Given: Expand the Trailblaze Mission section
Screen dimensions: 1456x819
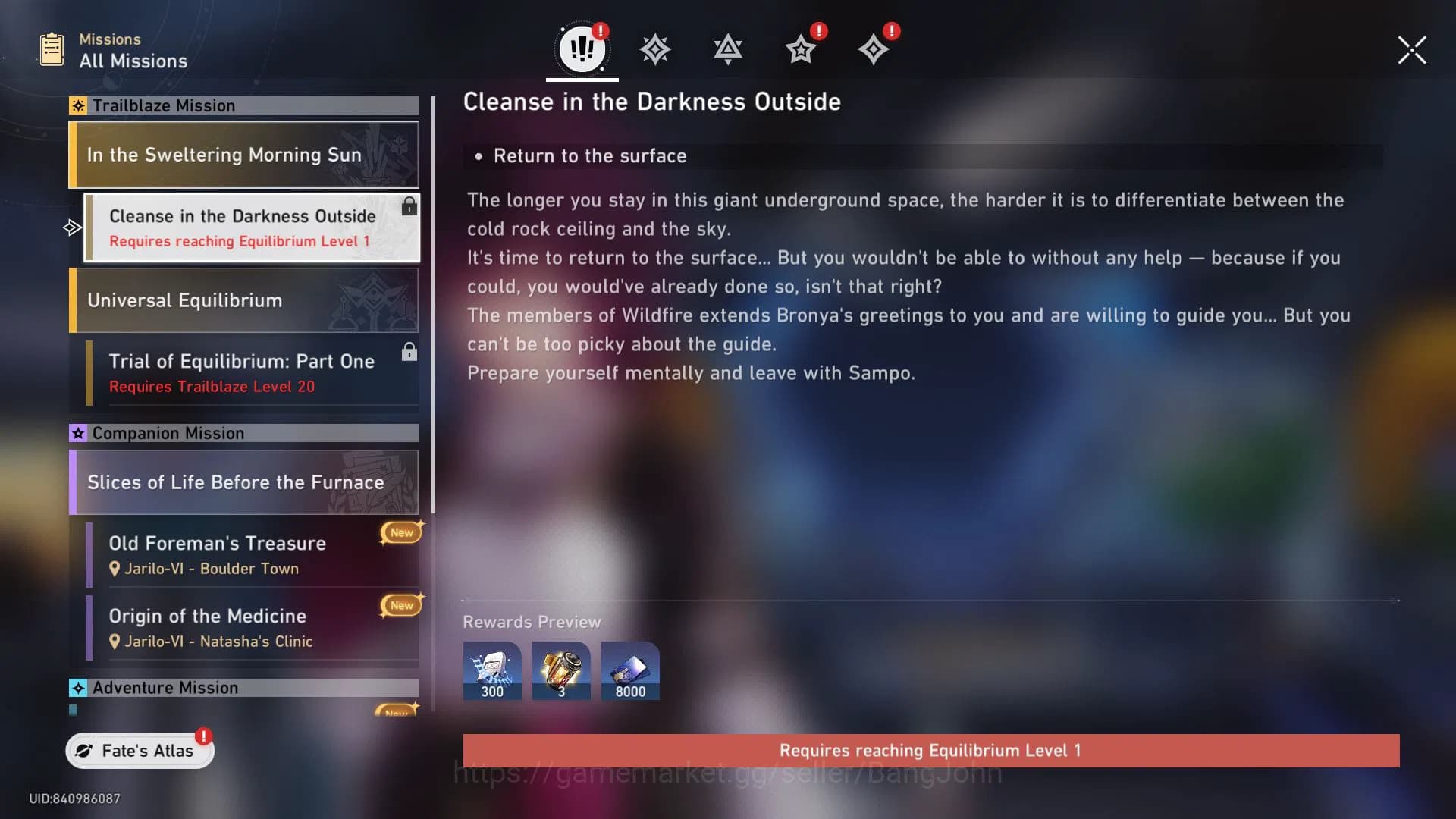Looking at the screenshot, I should click(243, 105).
